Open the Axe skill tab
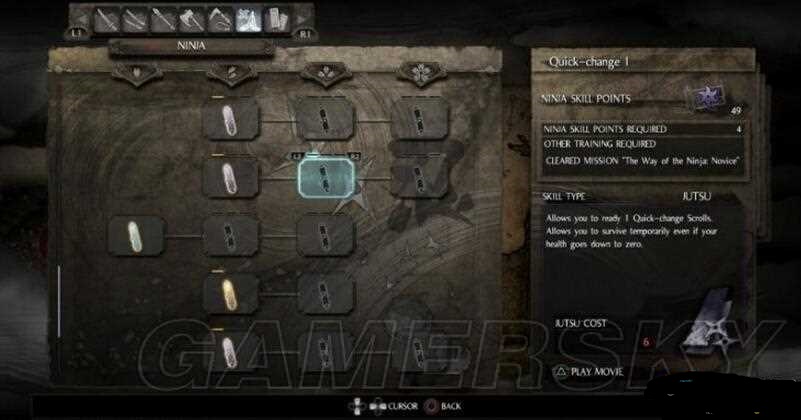This screenshot has height=420, width=801. pyautogui.click(x=192, y=18)
